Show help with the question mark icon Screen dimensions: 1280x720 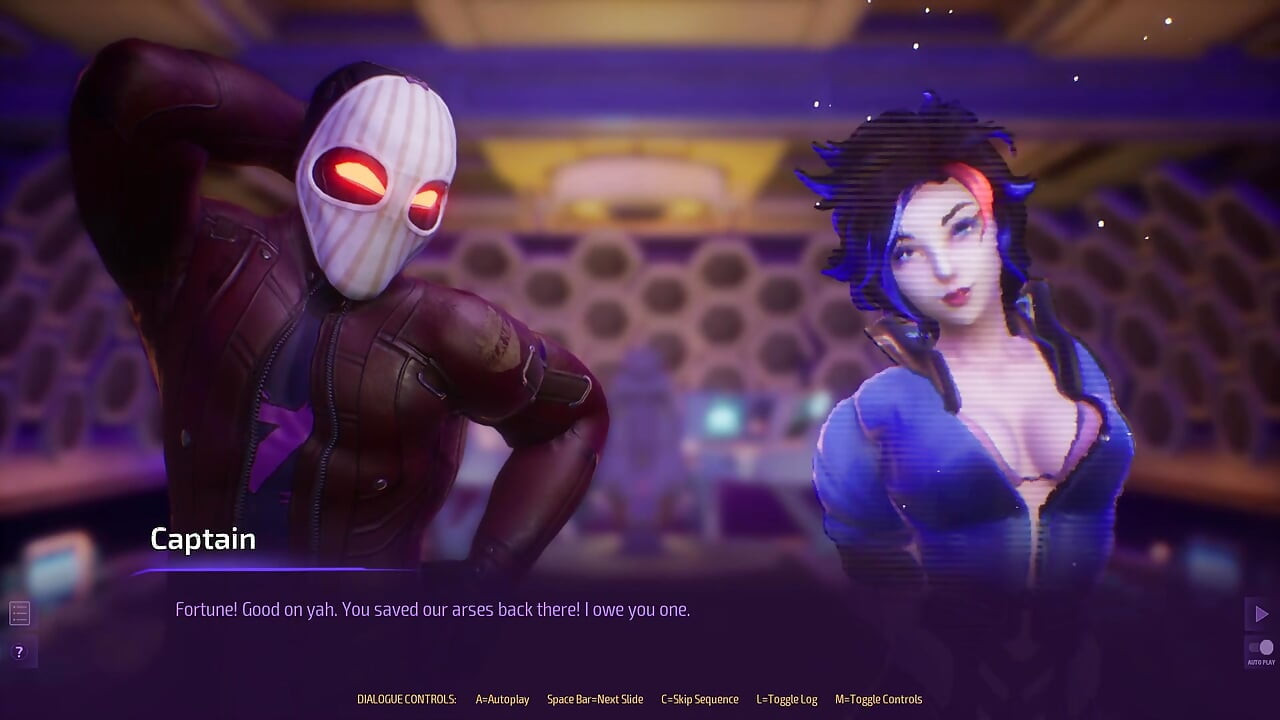click(x=19, y=652)
